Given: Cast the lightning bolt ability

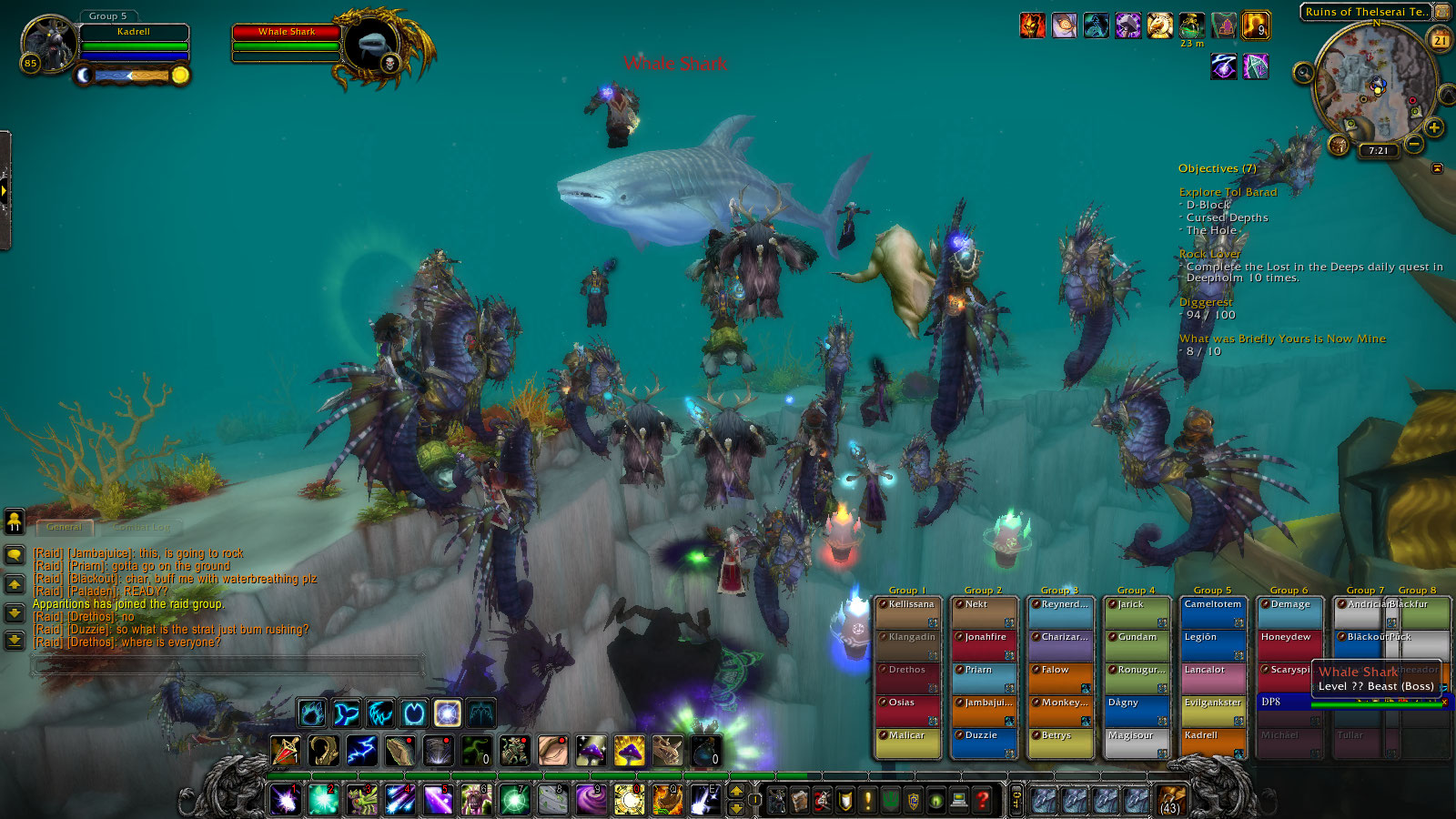Looking at the screenshot, I should 361,751.
